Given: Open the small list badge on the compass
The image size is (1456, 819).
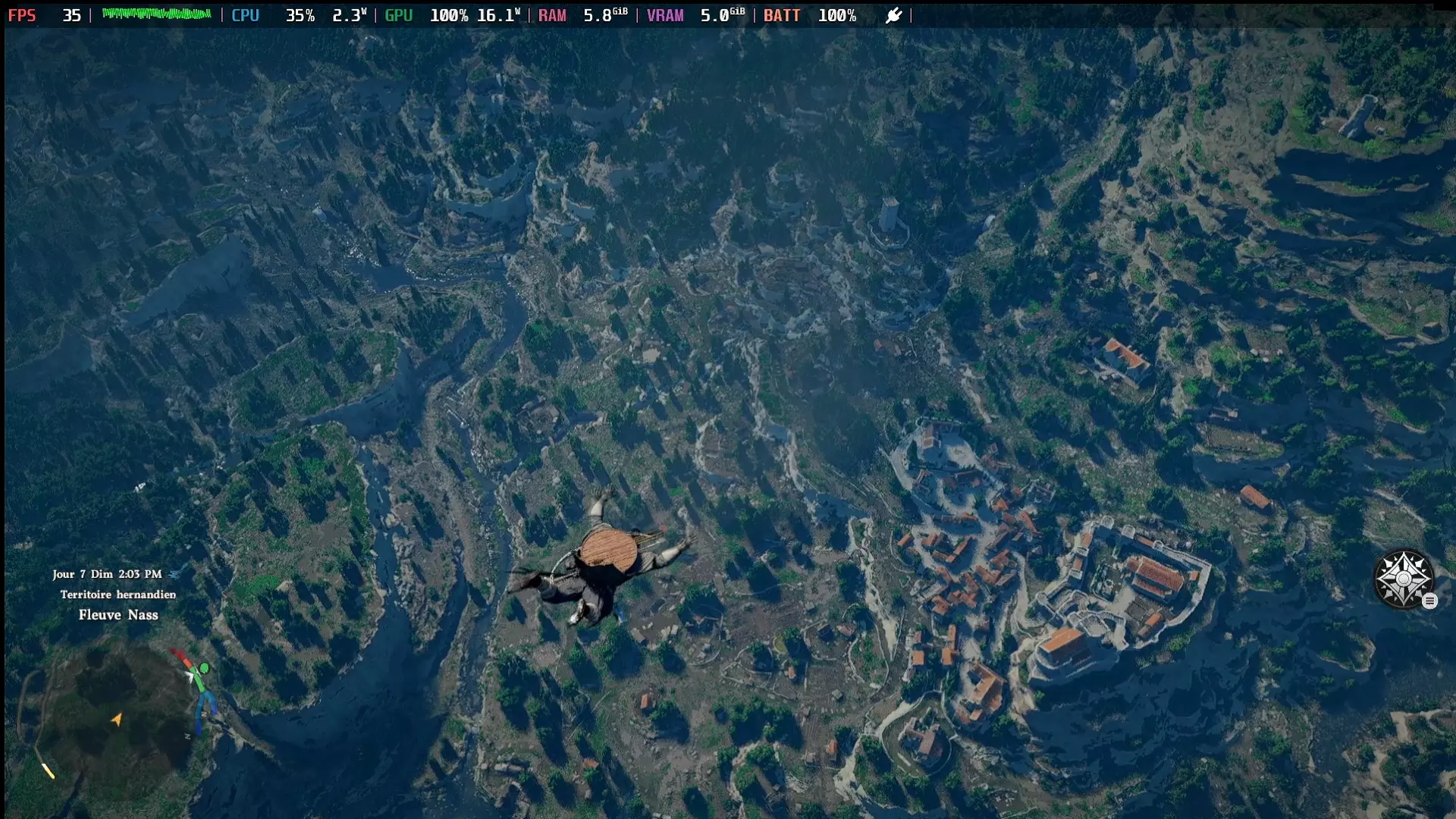Looking at the screenshot, I should coord(1429,601).
